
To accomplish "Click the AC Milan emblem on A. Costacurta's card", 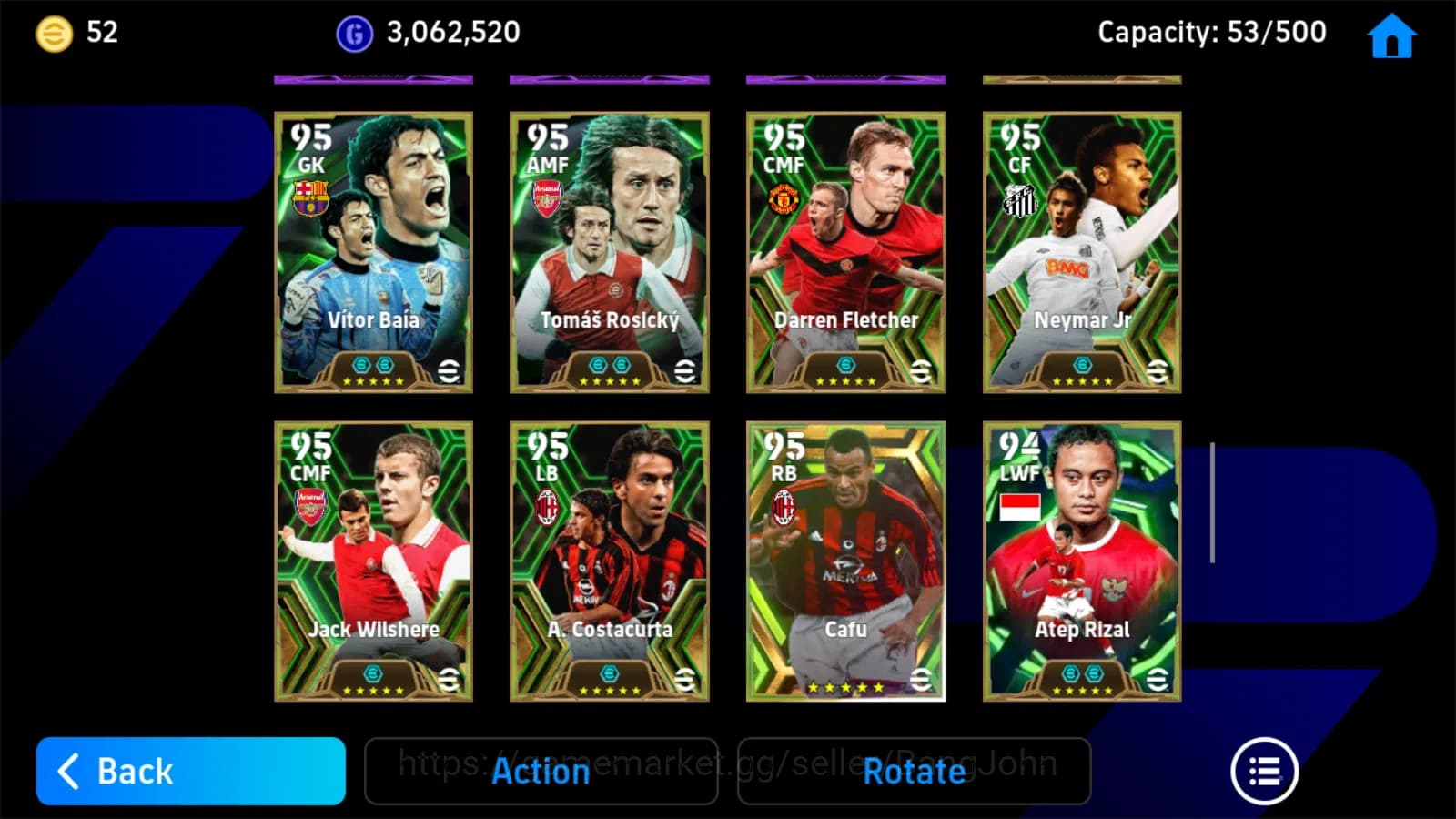I will (x=549, y=506).
